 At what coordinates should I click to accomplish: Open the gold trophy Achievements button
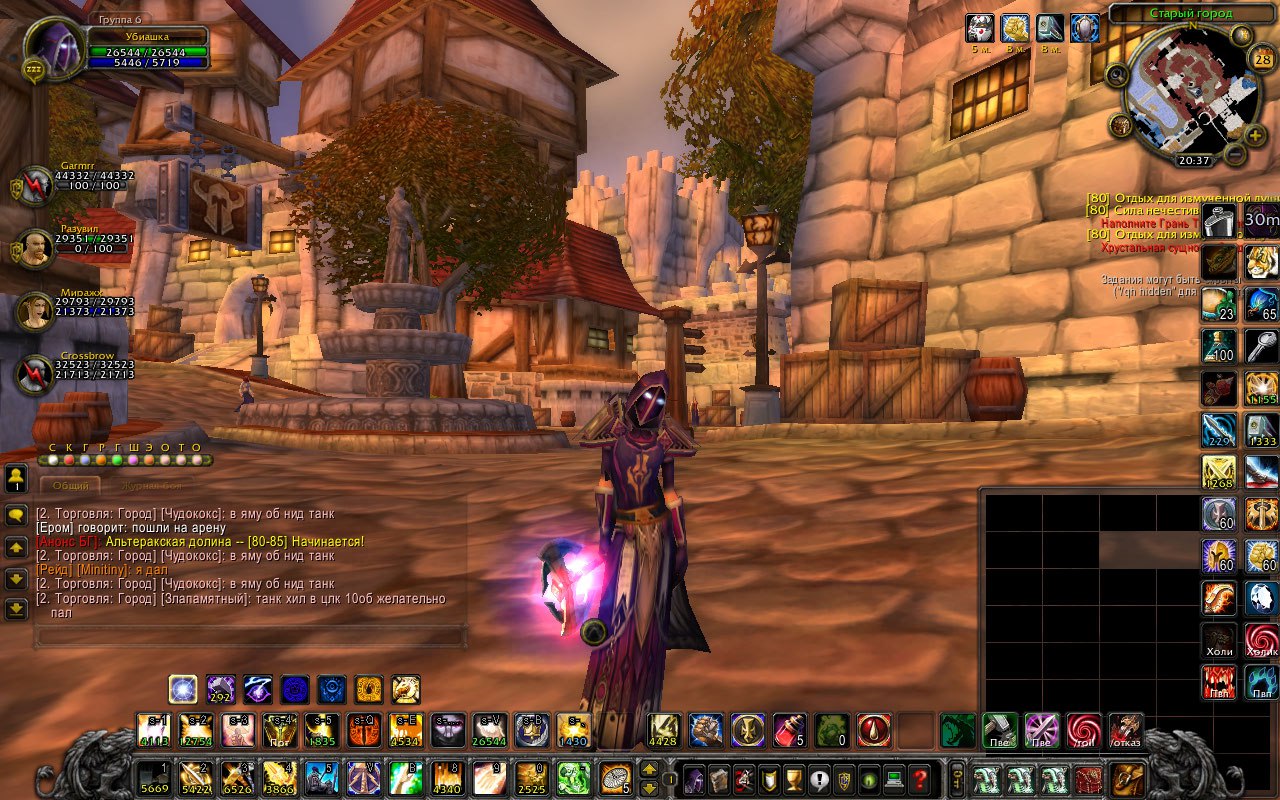click(x=793, y=779)
